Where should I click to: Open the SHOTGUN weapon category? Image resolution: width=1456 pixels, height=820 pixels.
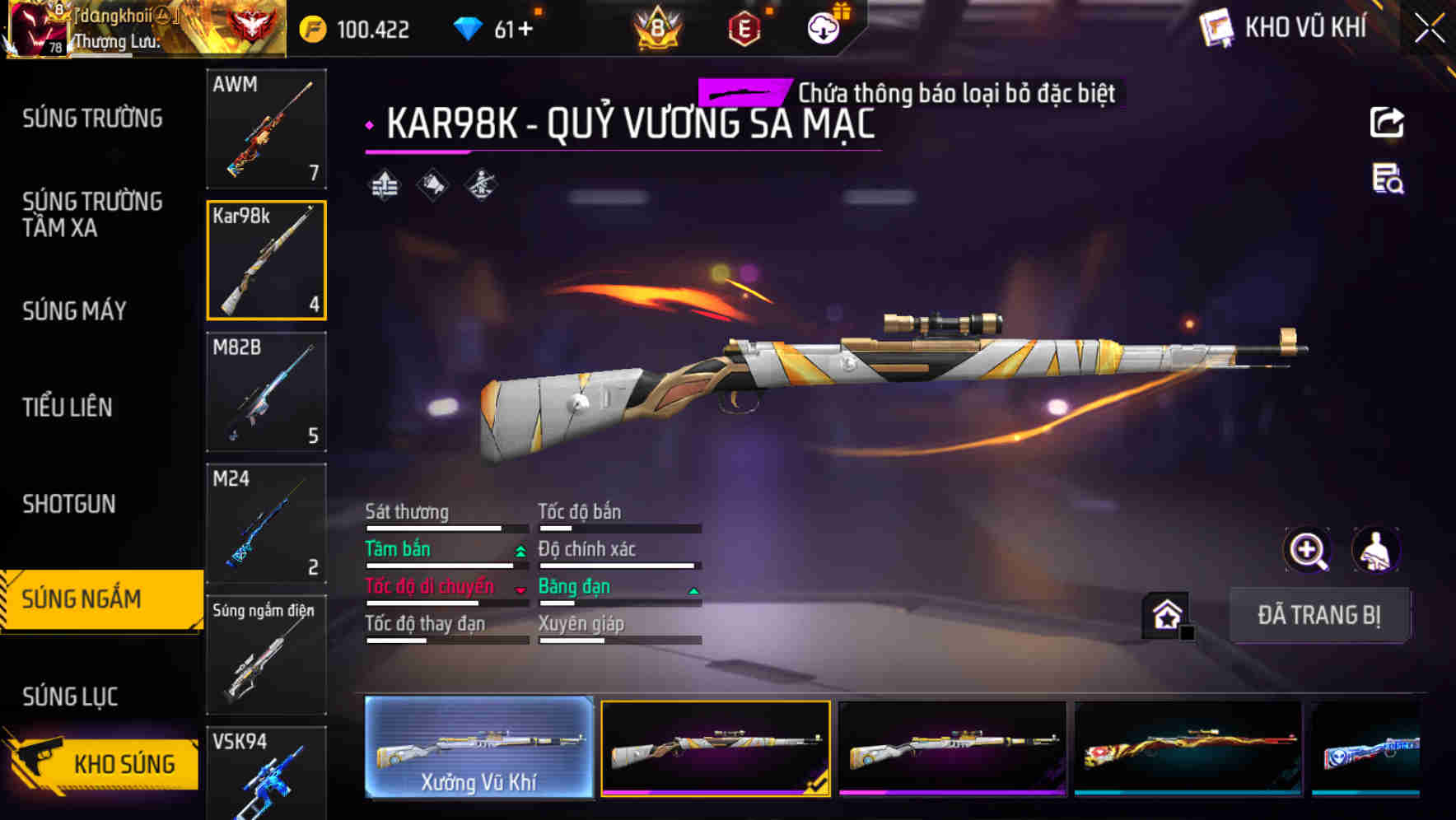[69, 503]
